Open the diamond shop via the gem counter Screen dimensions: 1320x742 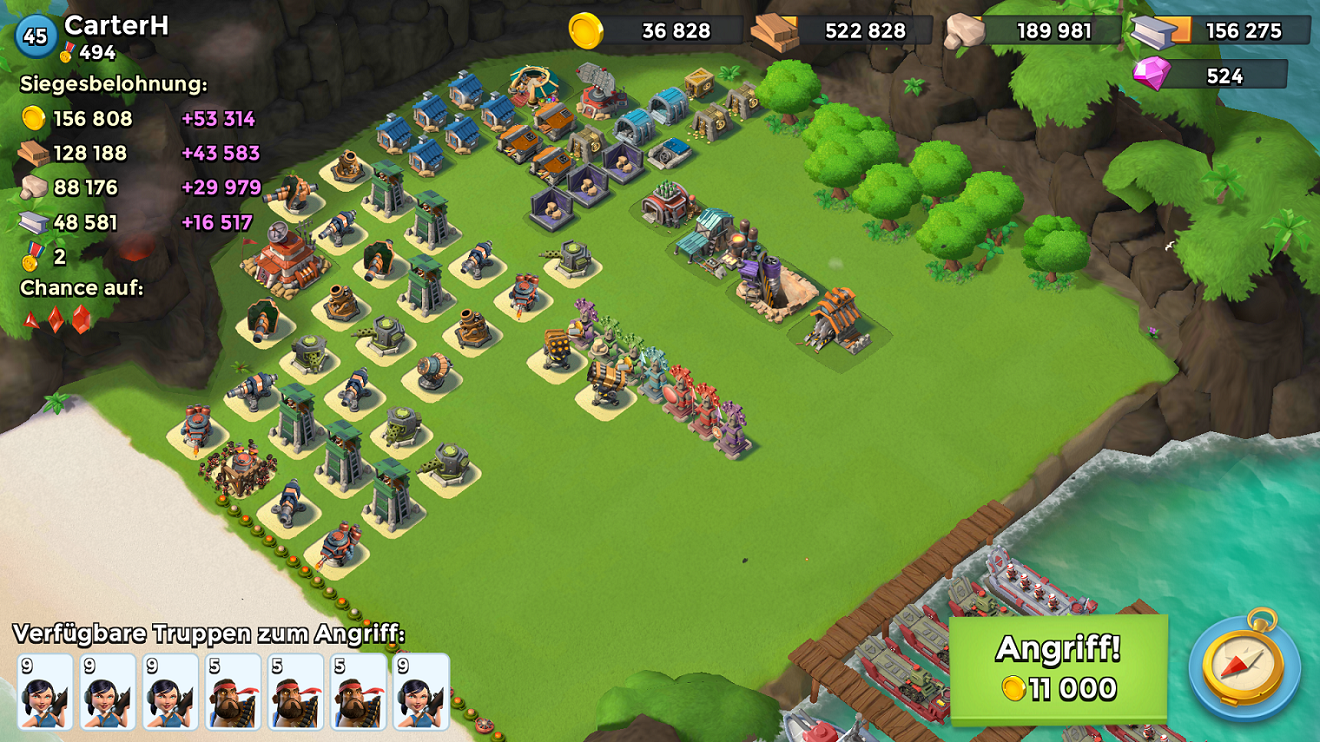coord(1211,75)
